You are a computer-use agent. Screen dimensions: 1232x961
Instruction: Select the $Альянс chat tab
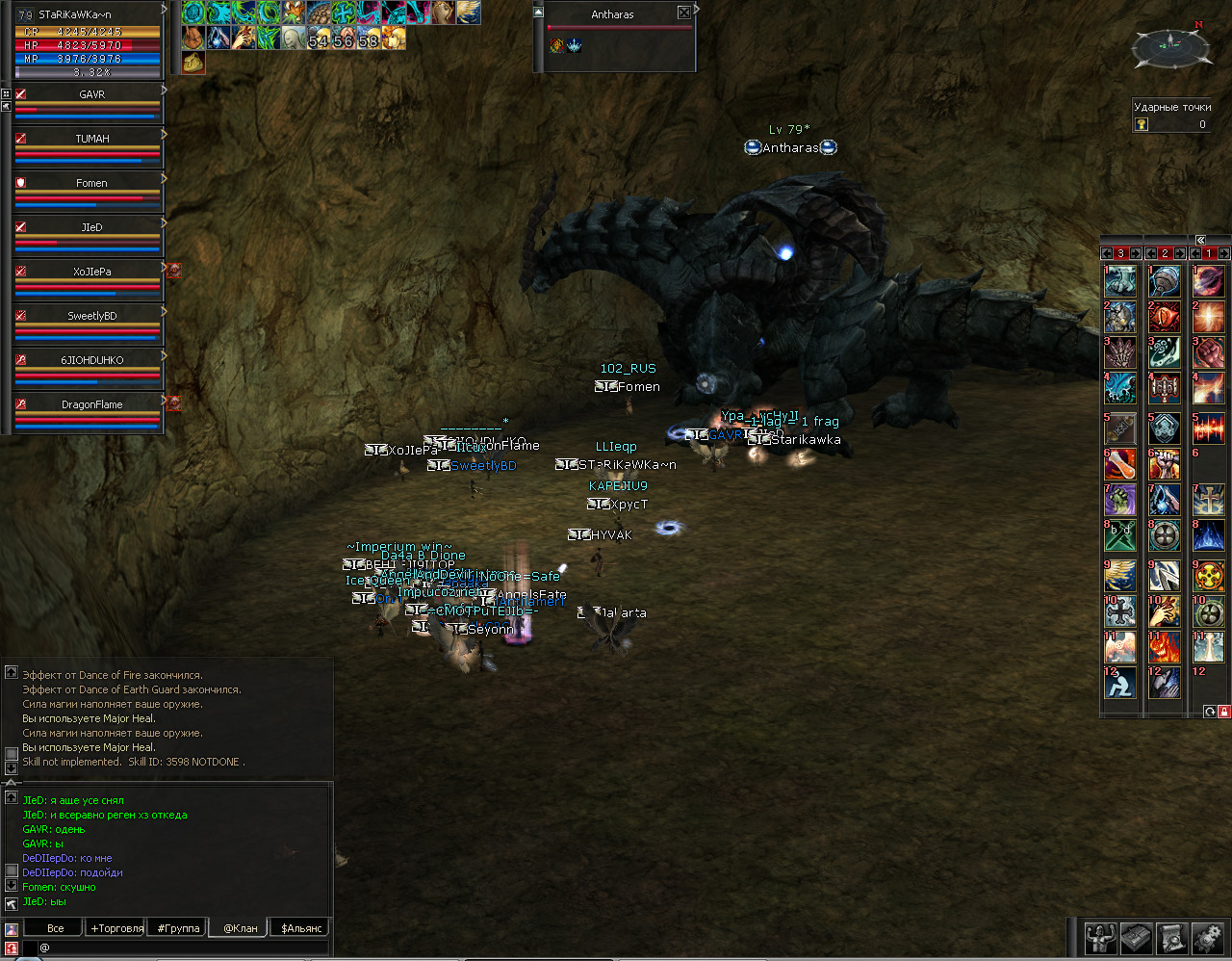point(301,928)
